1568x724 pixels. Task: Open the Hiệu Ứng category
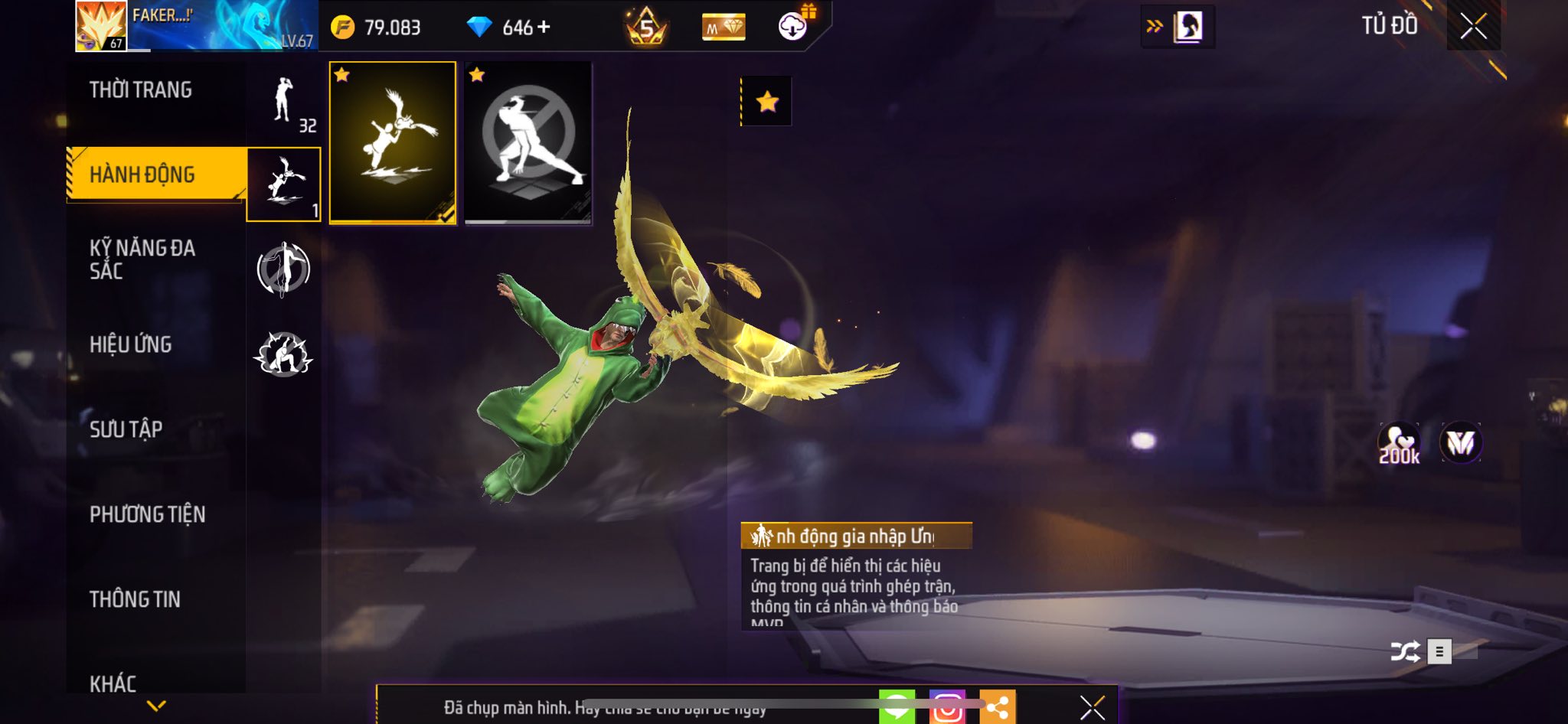(x=131, y=344)
